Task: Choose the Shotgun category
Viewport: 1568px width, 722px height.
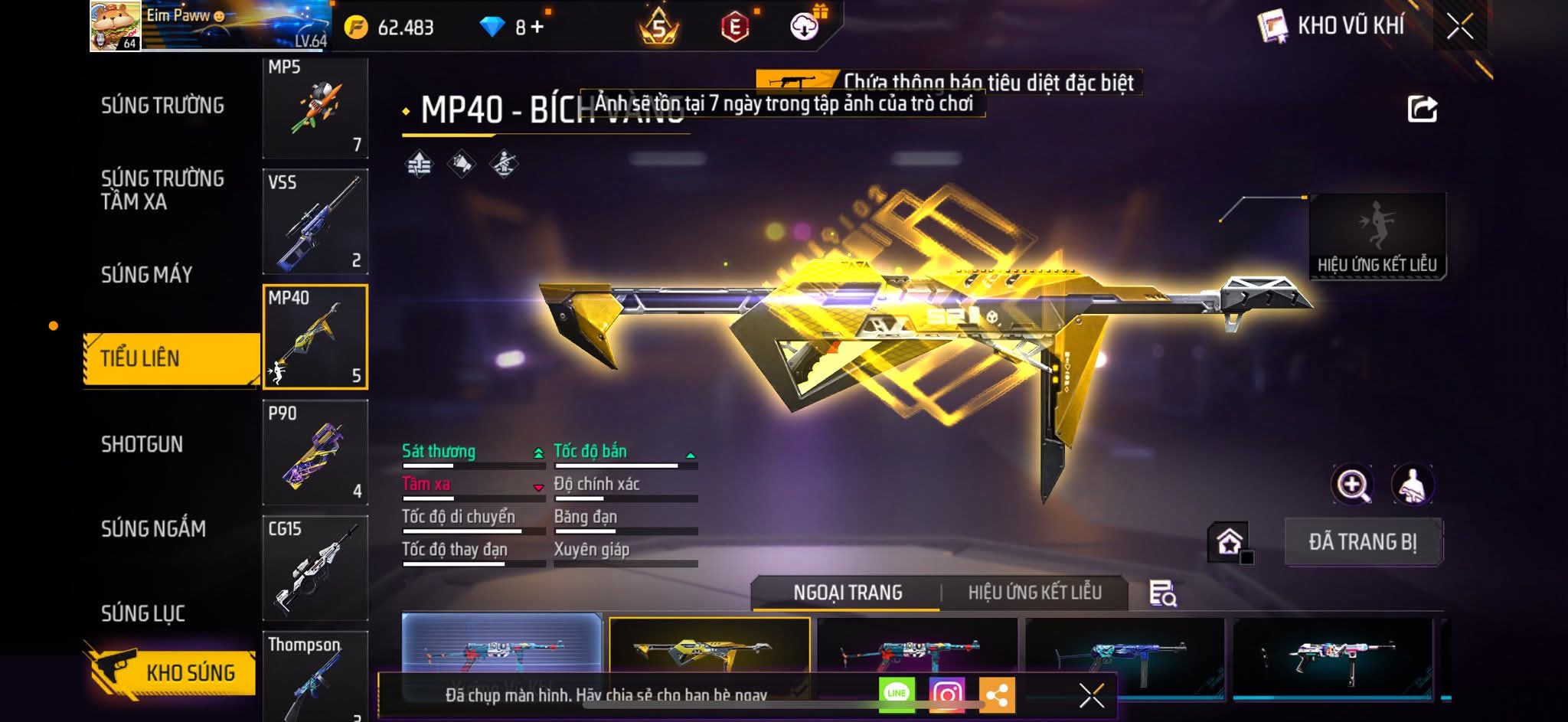Action: pos(142,444)
